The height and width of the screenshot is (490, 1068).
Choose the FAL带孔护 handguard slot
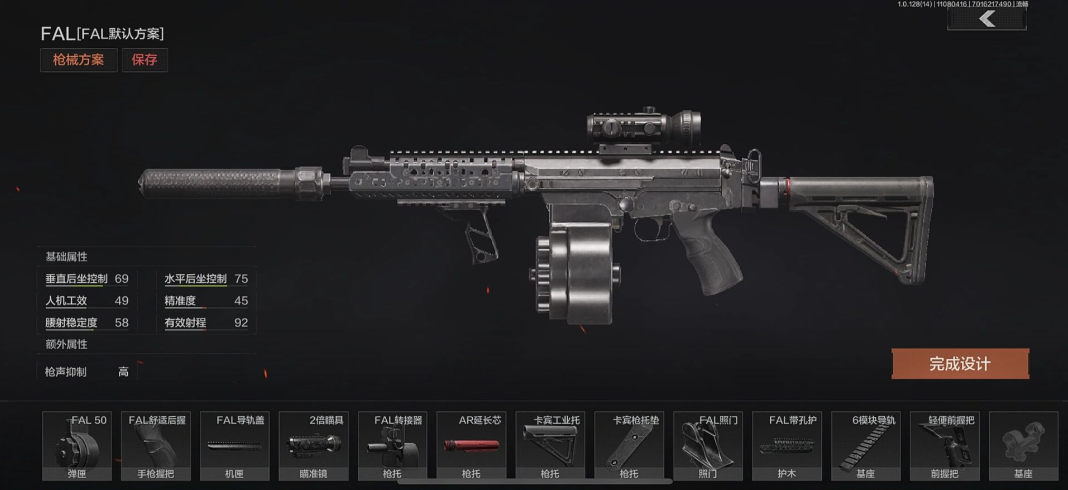click(x=786, y=446)
